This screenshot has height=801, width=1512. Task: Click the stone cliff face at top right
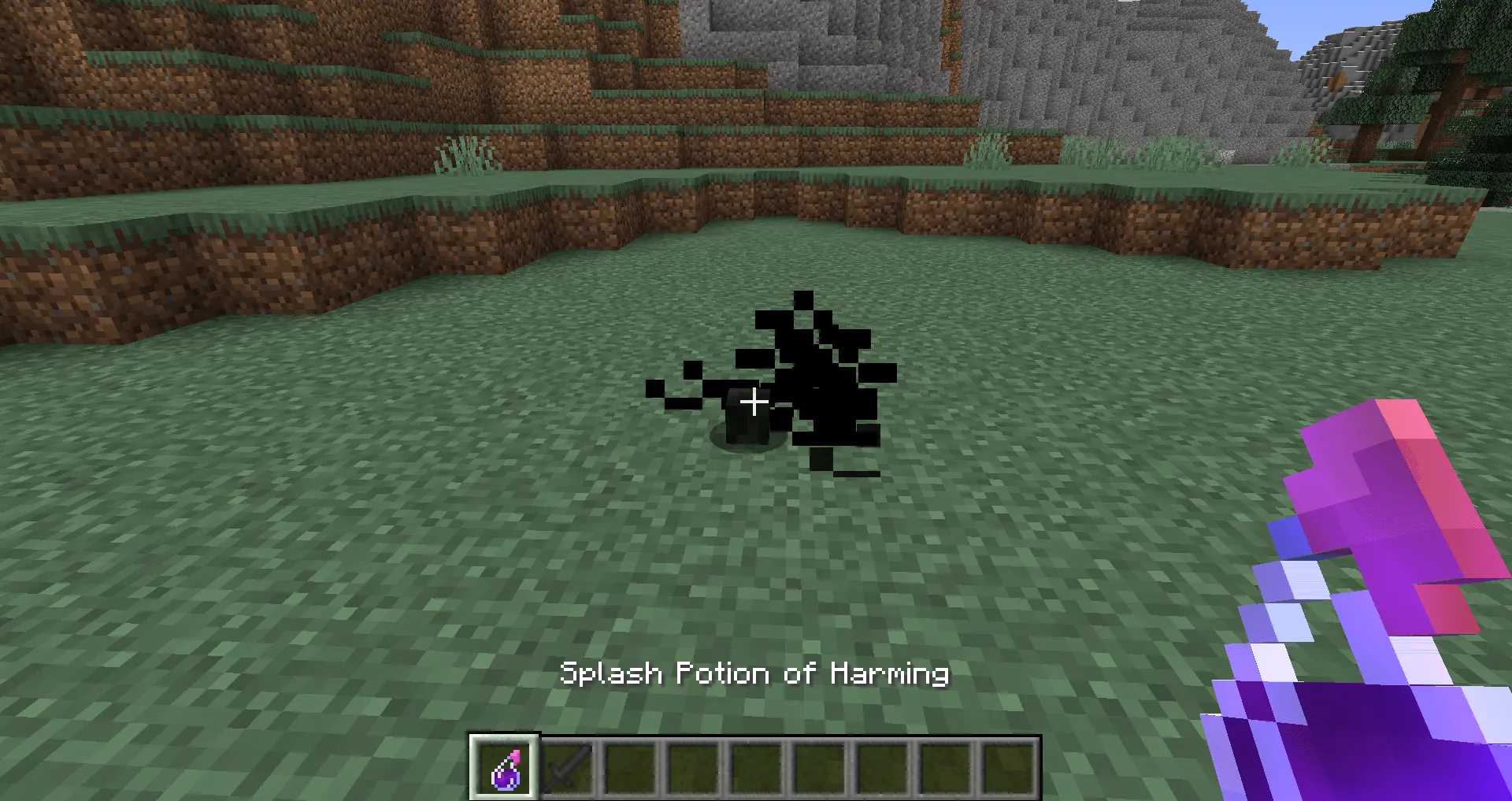pos(1142,63)
